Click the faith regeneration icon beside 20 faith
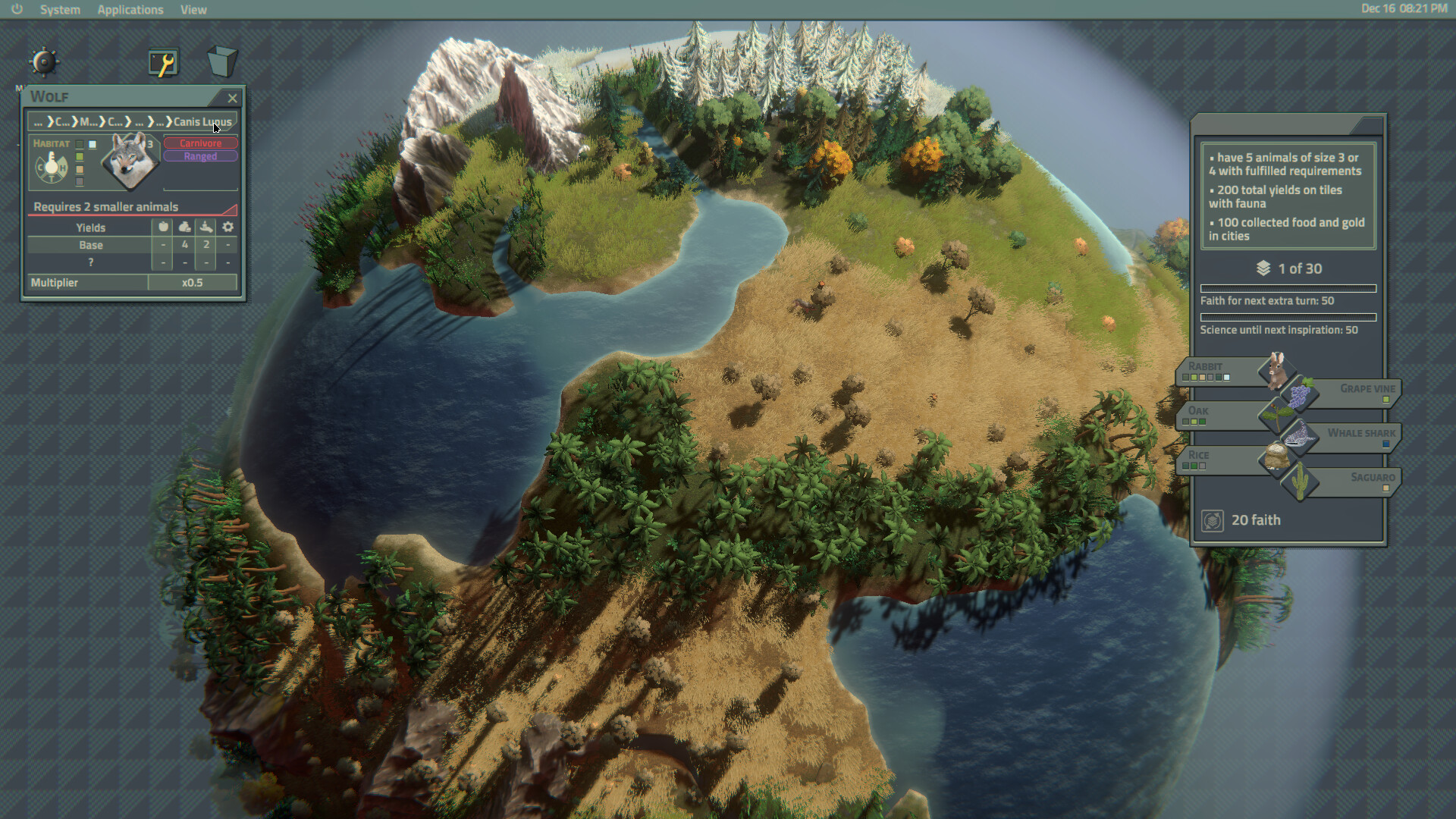This screenshot has width=1456, height=819. coord(1212,520)
